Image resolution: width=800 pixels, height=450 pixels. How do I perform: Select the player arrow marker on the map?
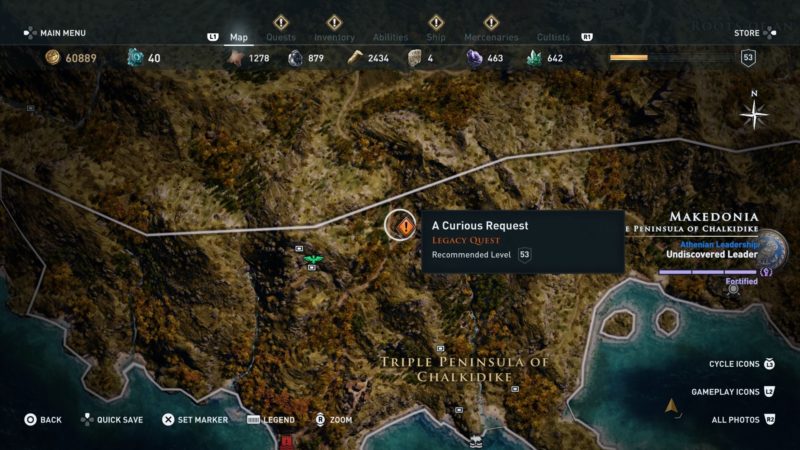(x=673, y=406)
